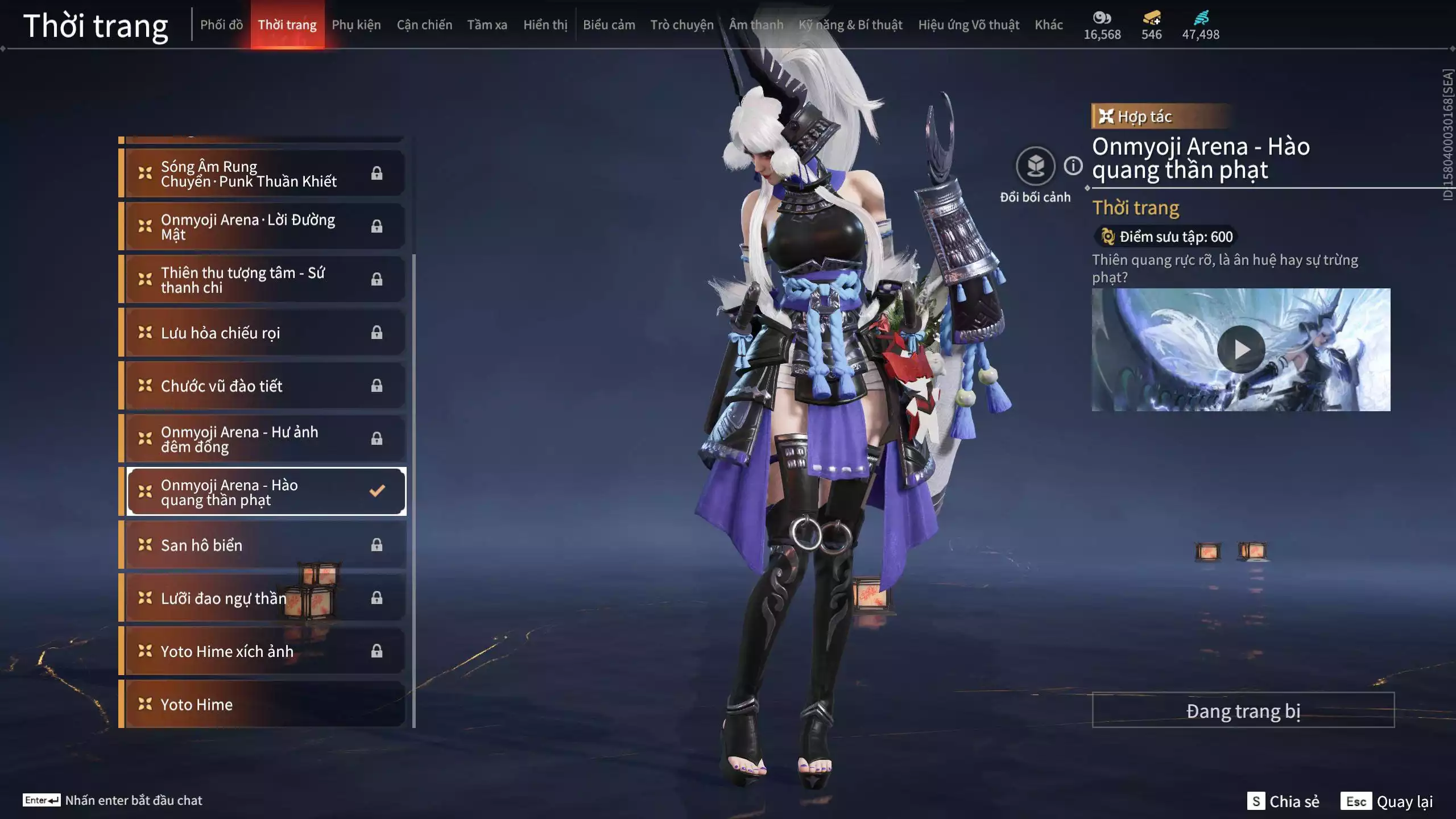
Task: Click the lock on Yoto Hime xích ảnh
Action: pyautogui.click(x=377, y=651)
